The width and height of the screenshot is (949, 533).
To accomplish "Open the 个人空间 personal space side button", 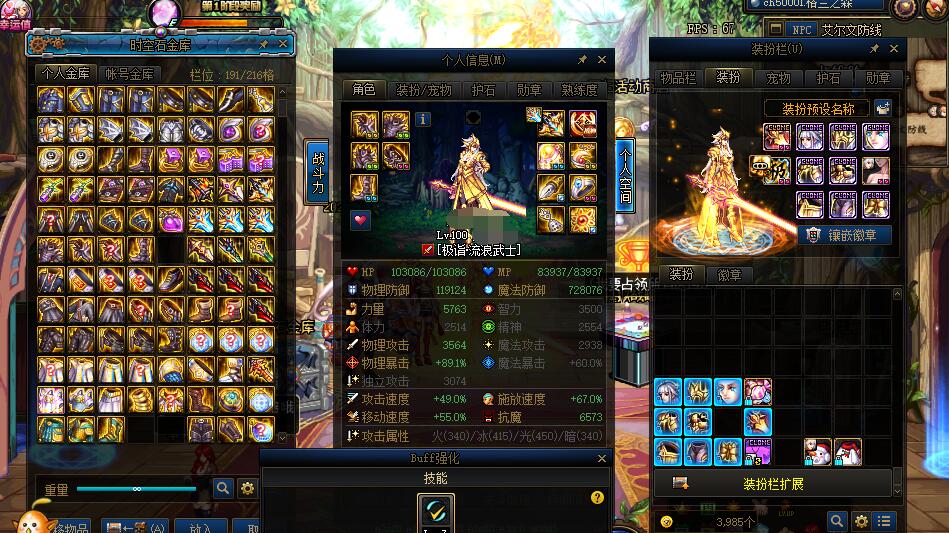I will pos(625,174).
